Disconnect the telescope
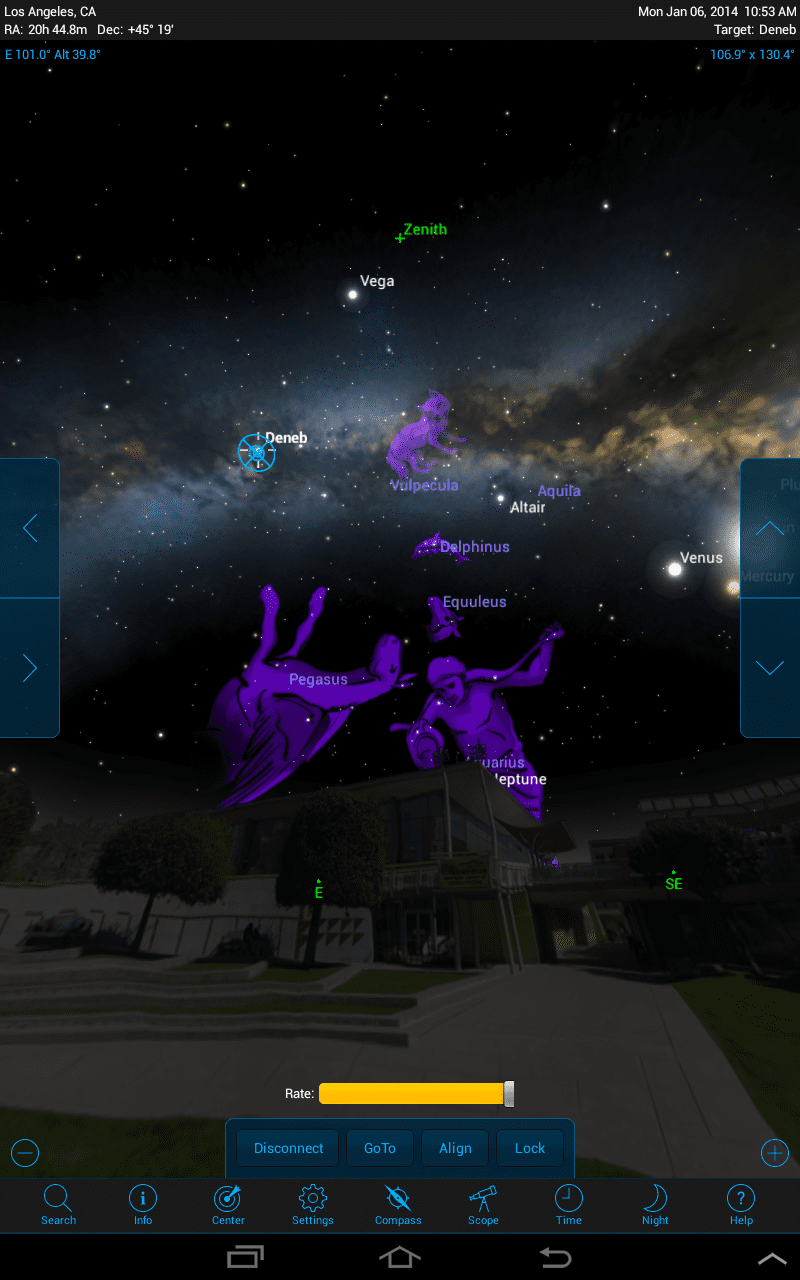 tap(288, 1148)
